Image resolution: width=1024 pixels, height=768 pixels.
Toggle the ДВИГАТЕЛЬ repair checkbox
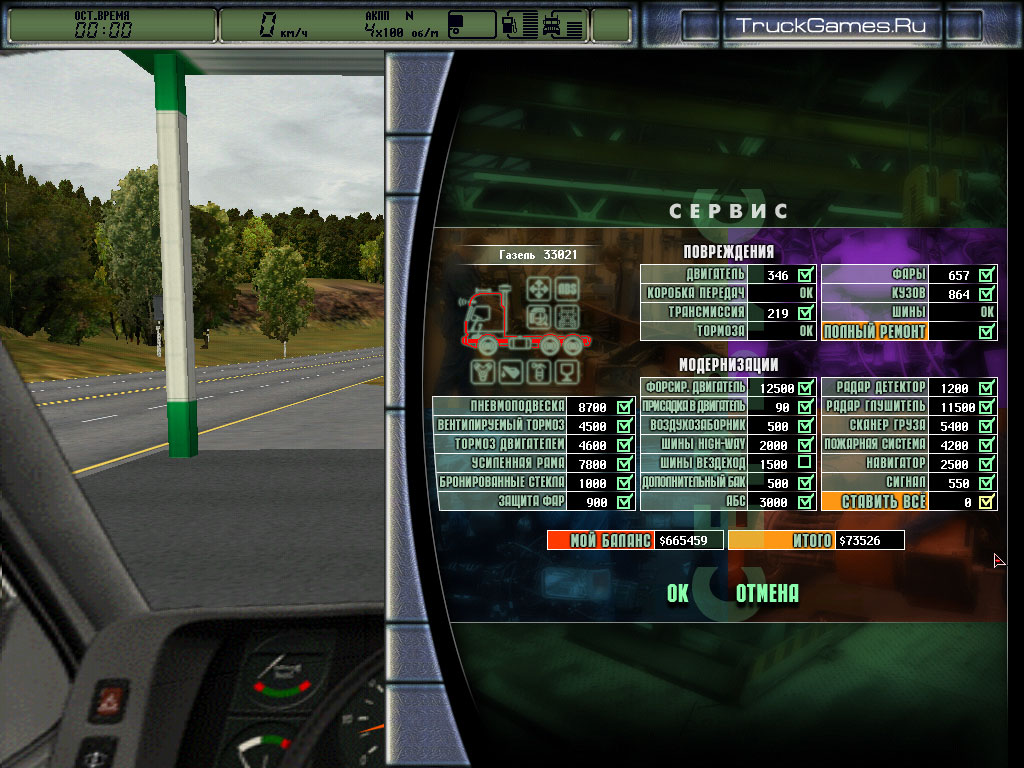tap(806, 274)
